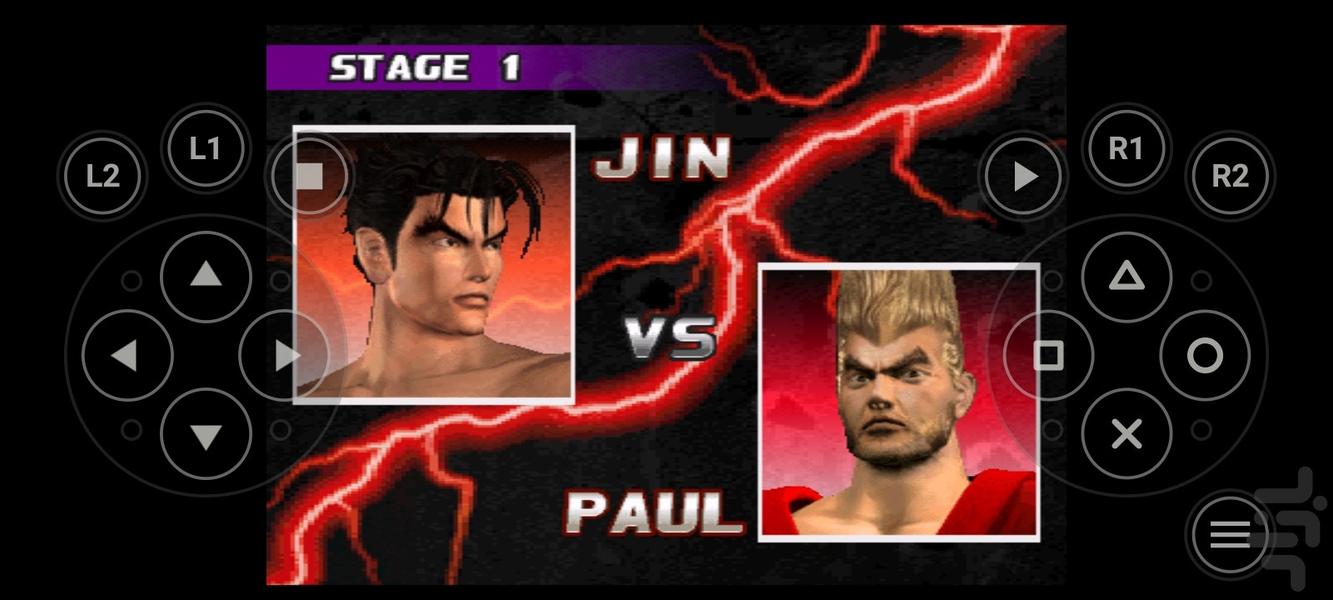Tap the triangle action button

pyautogui.click(x=1126, y=276)
